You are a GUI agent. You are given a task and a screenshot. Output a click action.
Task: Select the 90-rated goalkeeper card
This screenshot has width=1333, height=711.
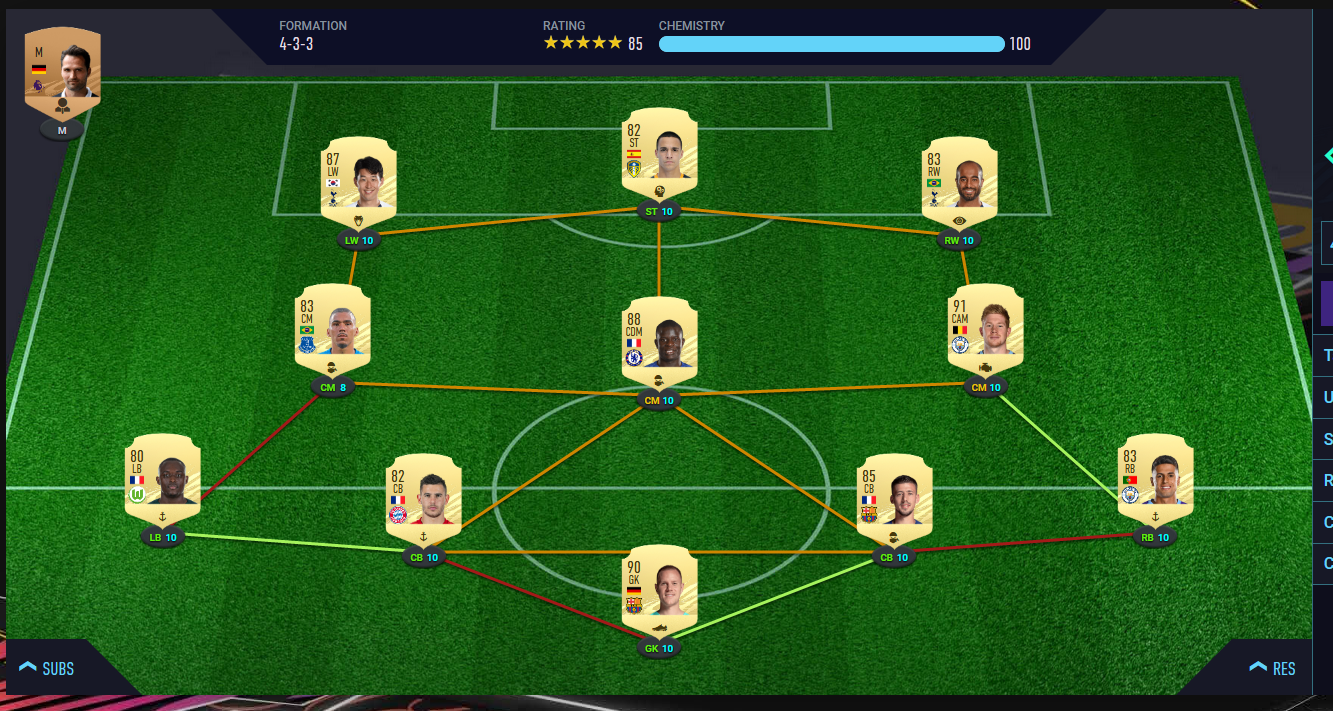(x=659, y=588)
